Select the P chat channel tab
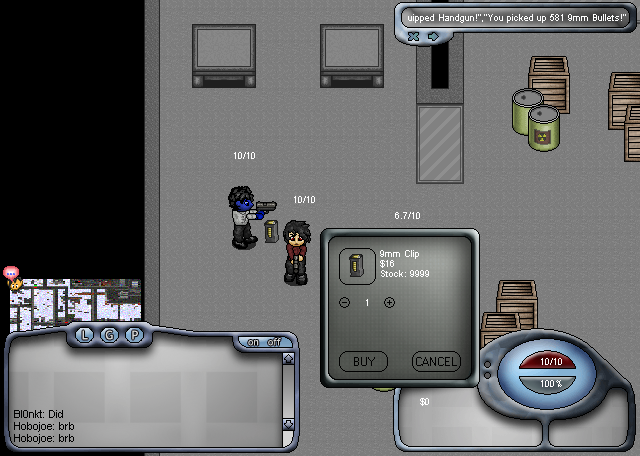 (x=134, y=334)
